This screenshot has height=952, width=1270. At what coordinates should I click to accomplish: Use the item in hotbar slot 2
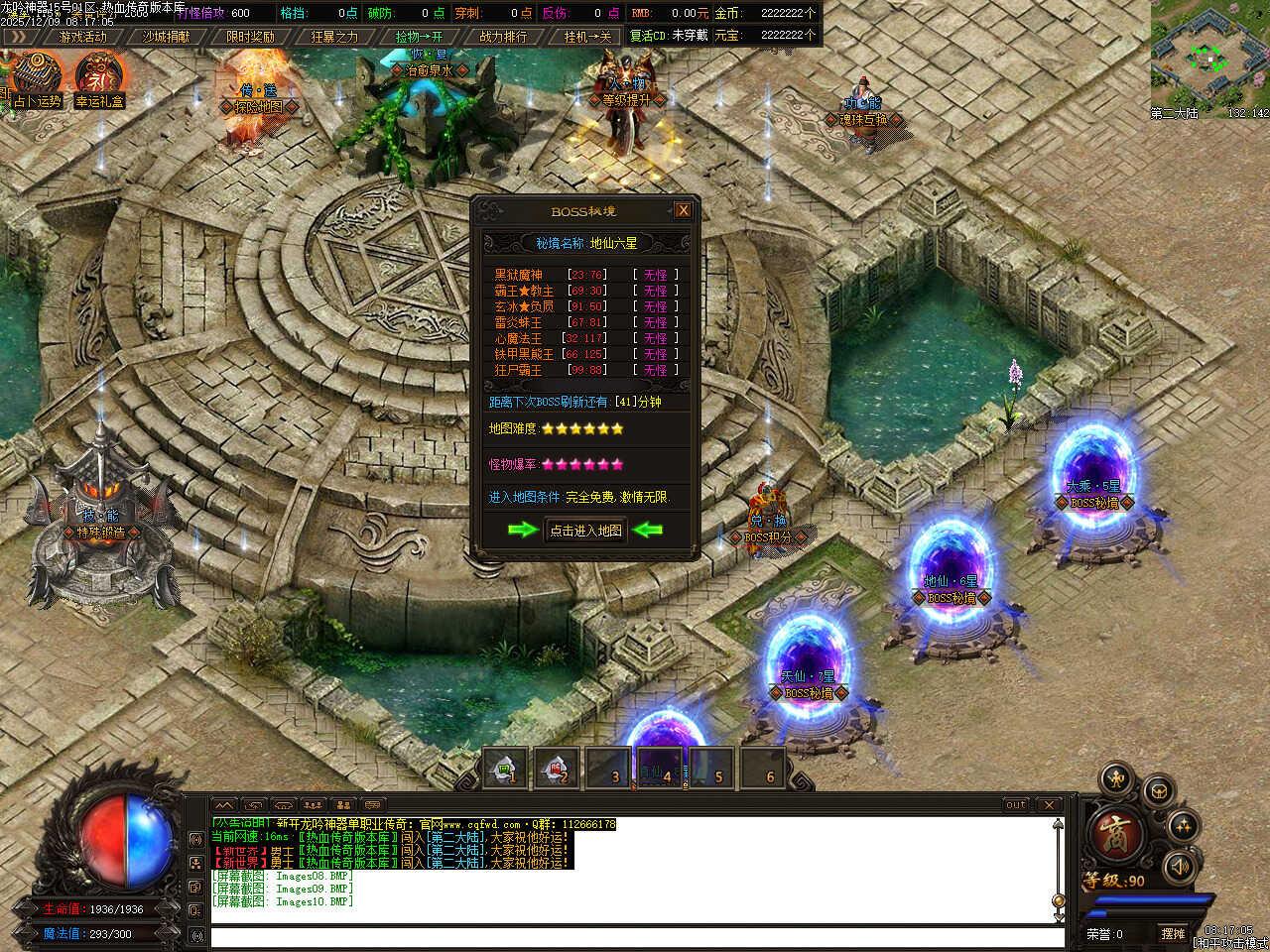point(557,769)
